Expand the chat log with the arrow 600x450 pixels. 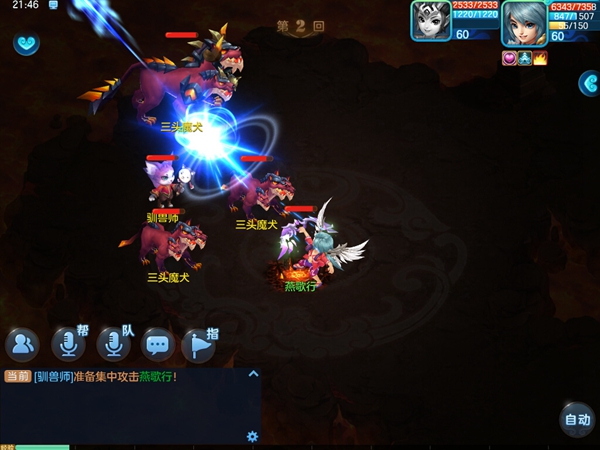point(253,374)
